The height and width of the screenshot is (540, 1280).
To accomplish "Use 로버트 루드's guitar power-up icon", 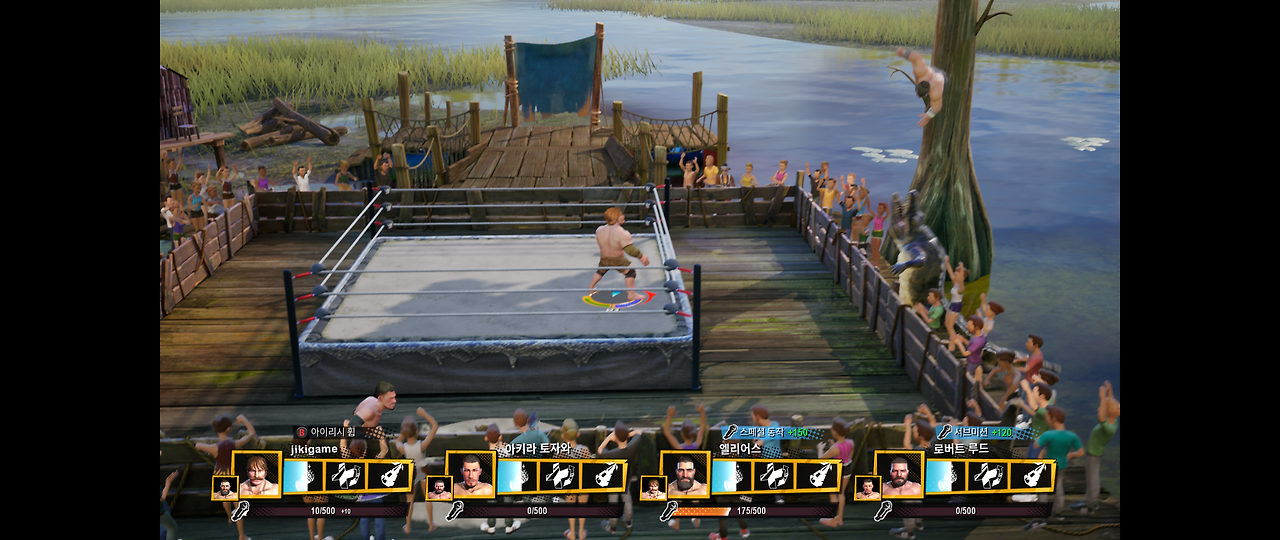I will (x=1031, y=476).
